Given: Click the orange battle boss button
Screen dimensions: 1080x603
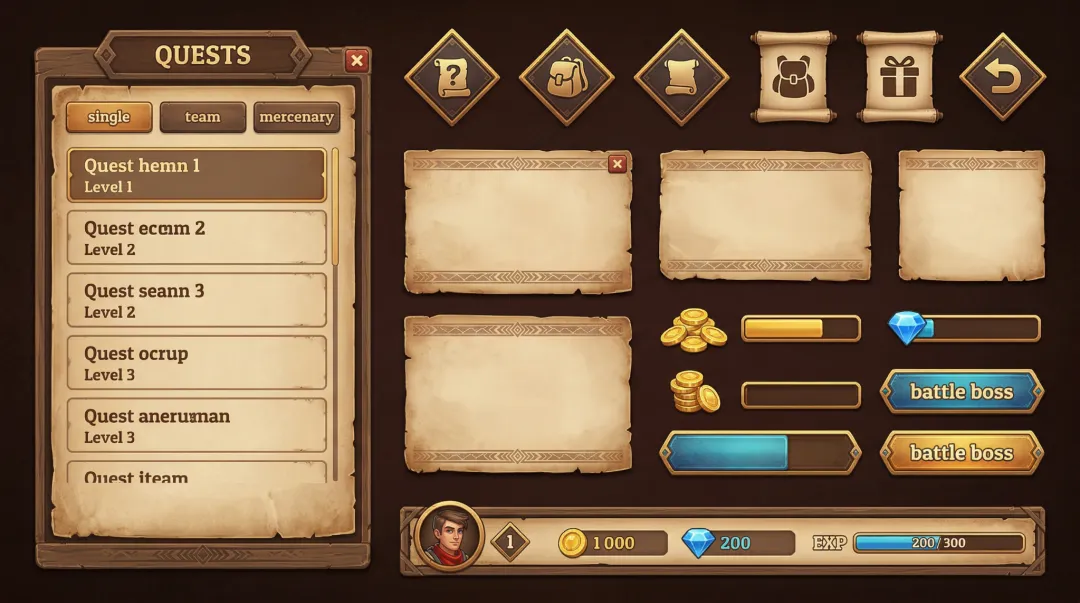Looking at the screenshot, I should pos(961,453).
